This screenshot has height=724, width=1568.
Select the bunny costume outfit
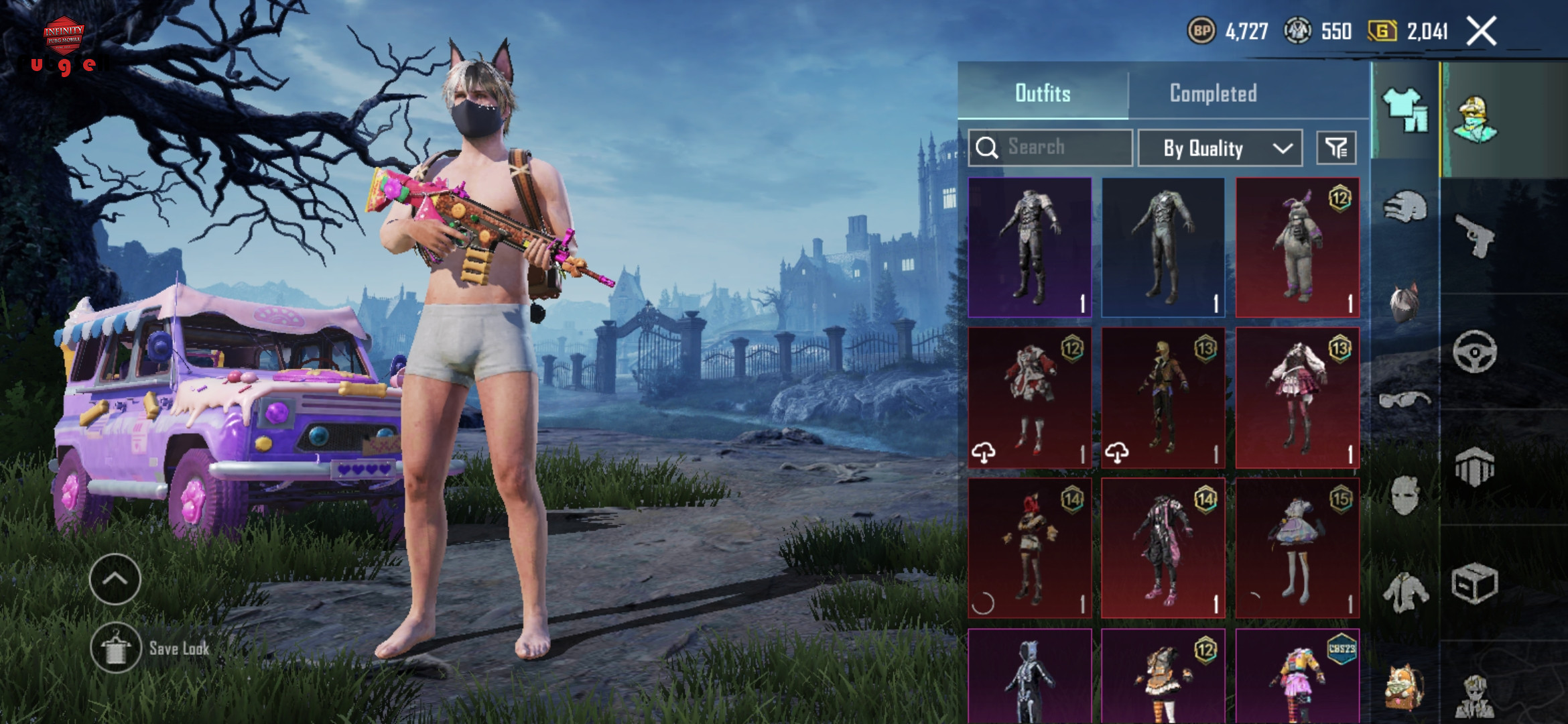pyautogui.click(x=1297, y=247)
